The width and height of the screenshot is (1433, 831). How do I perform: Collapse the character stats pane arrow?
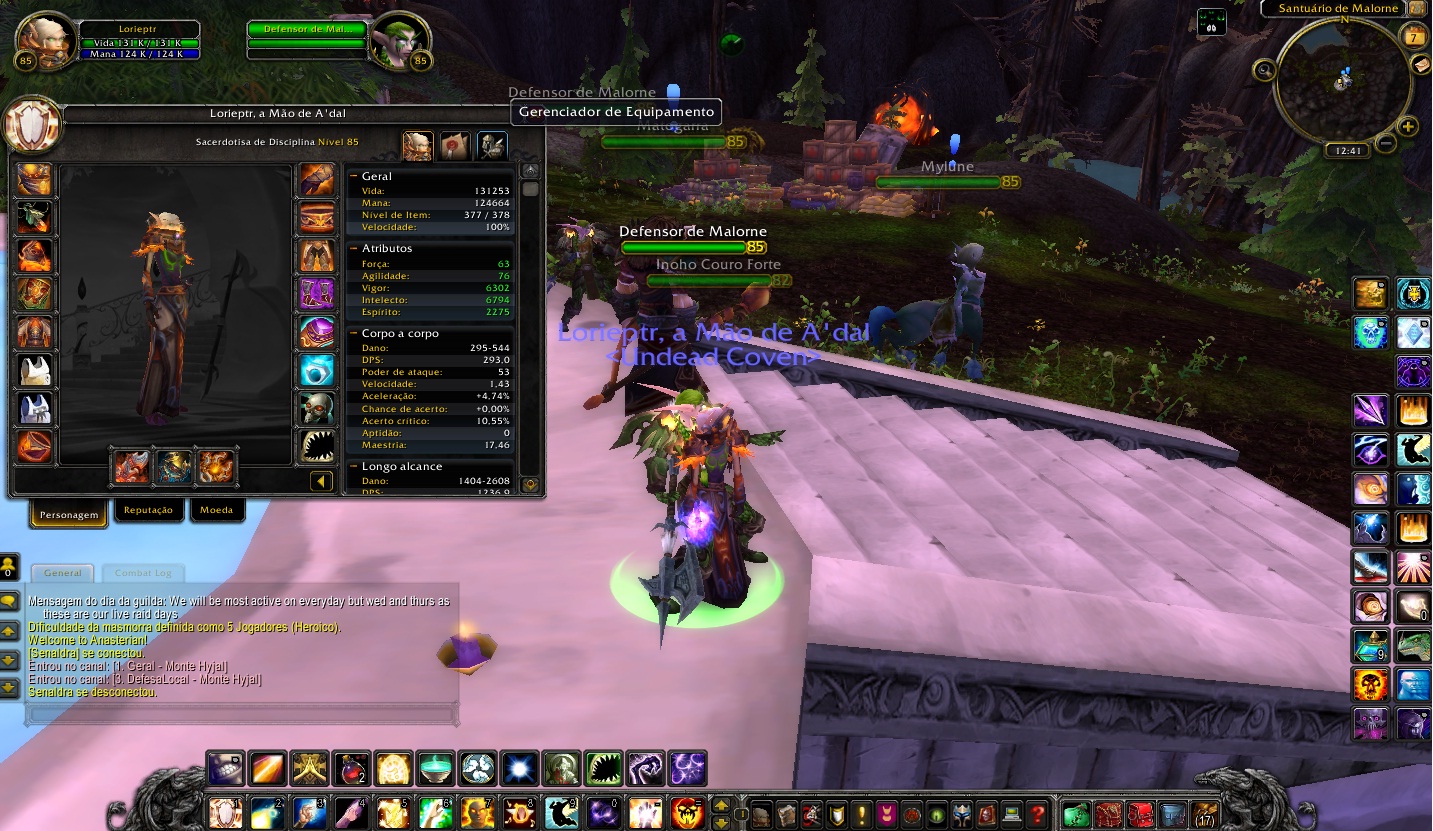coord(321,482)
